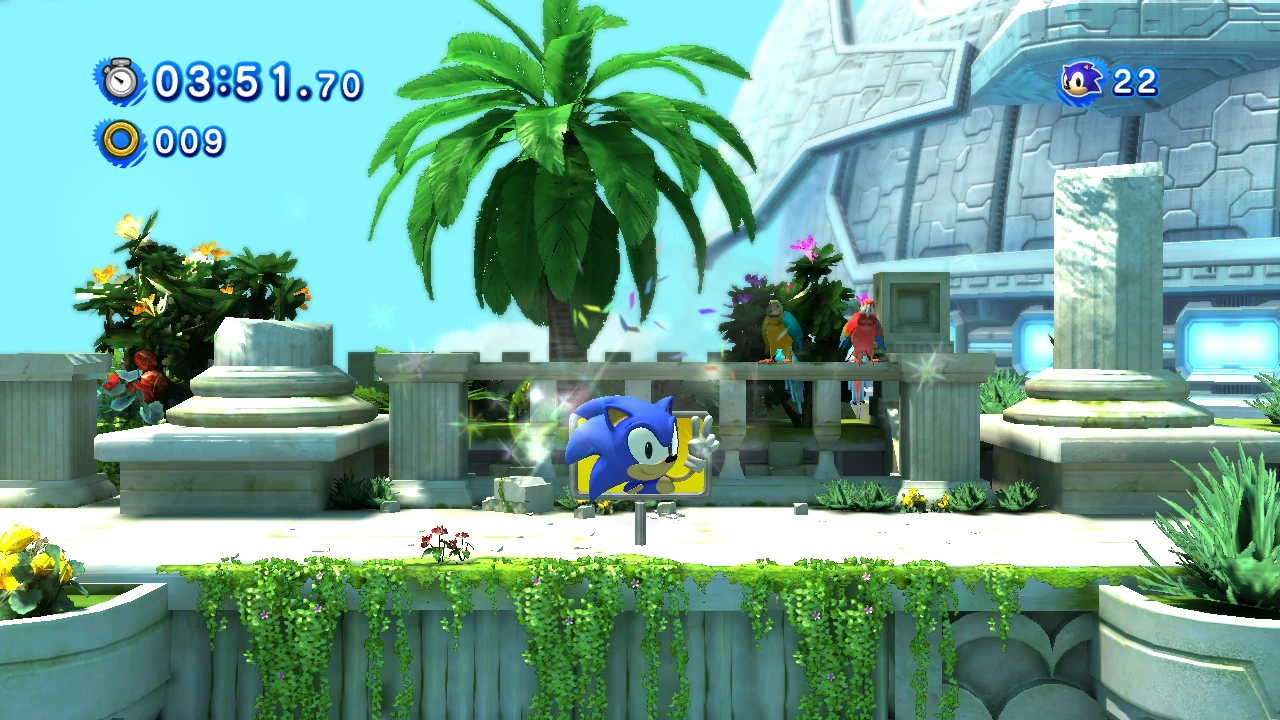This screenshot has height=720, width=1280.
Task: Click the stopwatch timer icon
Action: (121, 80)
